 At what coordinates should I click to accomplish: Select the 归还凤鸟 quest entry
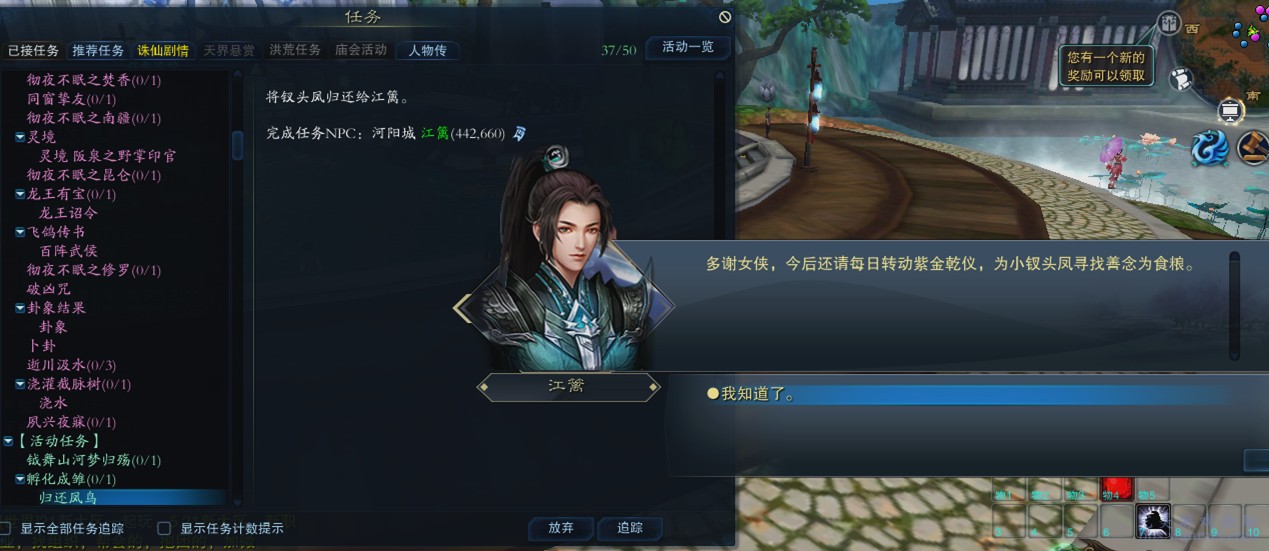(68, 497)
